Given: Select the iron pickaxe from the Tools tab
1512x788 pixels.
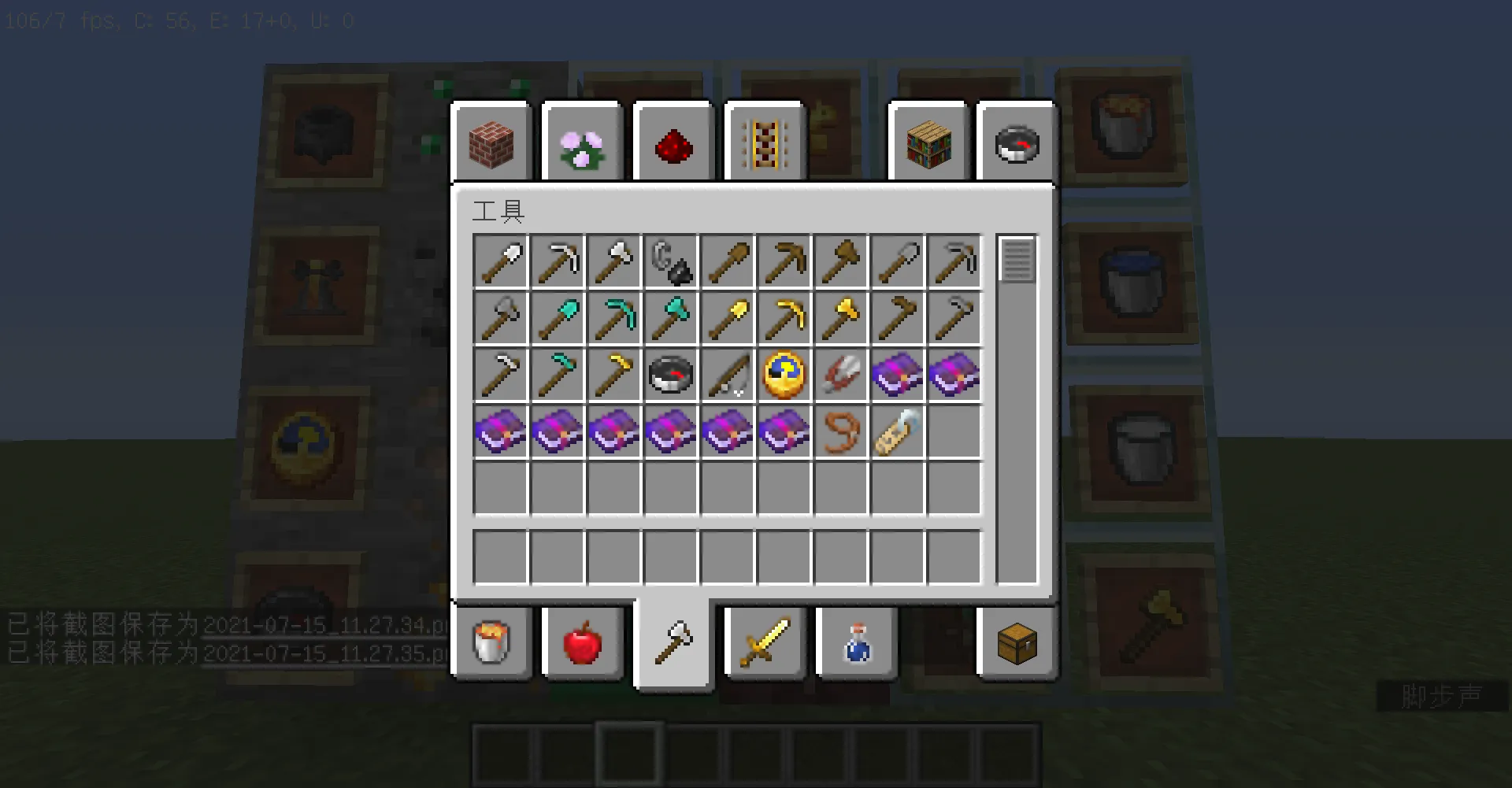Looking at the screenshot, I should pos(558,262).
